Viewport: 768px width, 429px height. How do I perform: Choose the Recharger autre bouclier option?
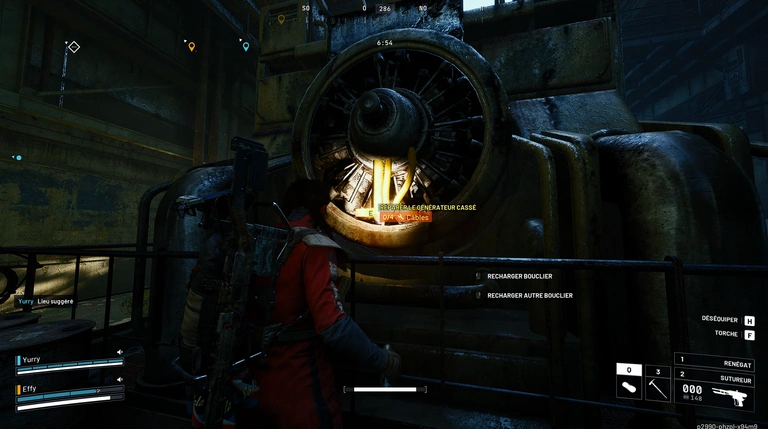tap(529, 295)
